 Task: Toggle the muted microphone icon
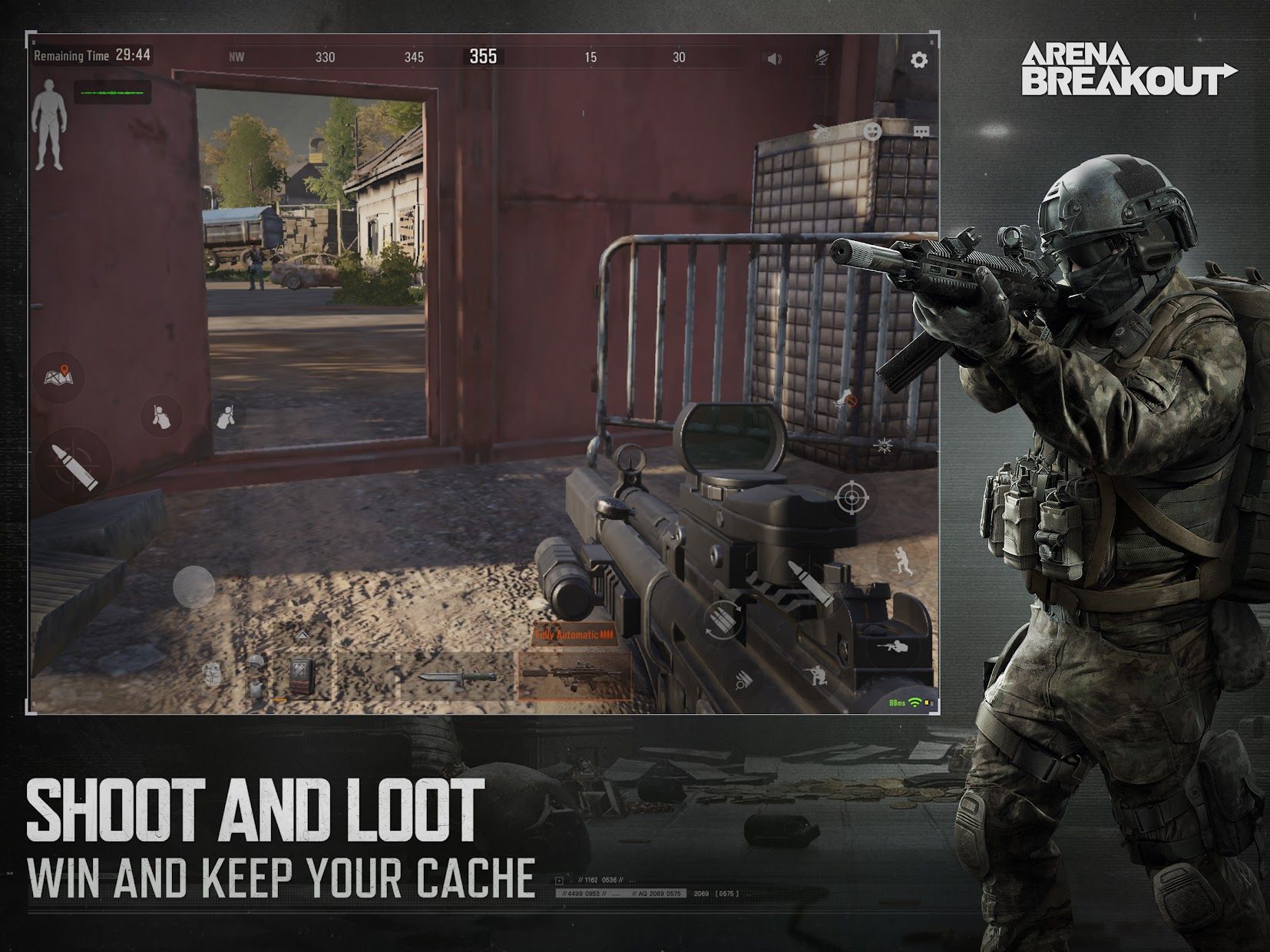(823, 57)
